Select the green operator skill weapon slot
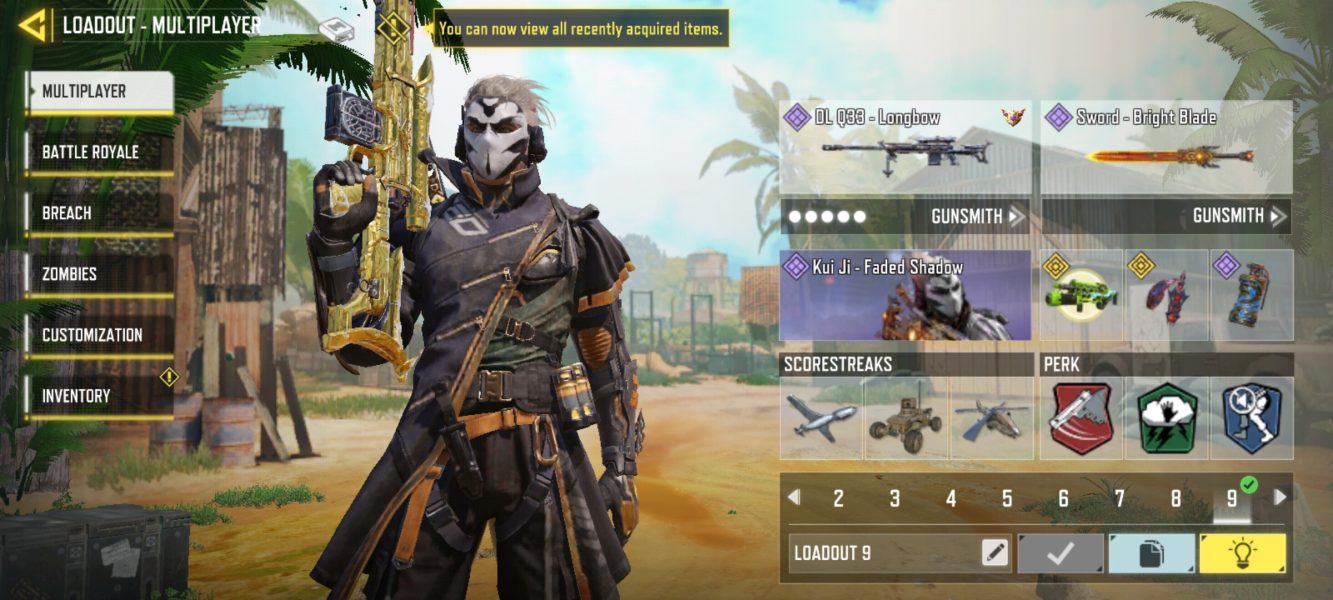 1081,295
